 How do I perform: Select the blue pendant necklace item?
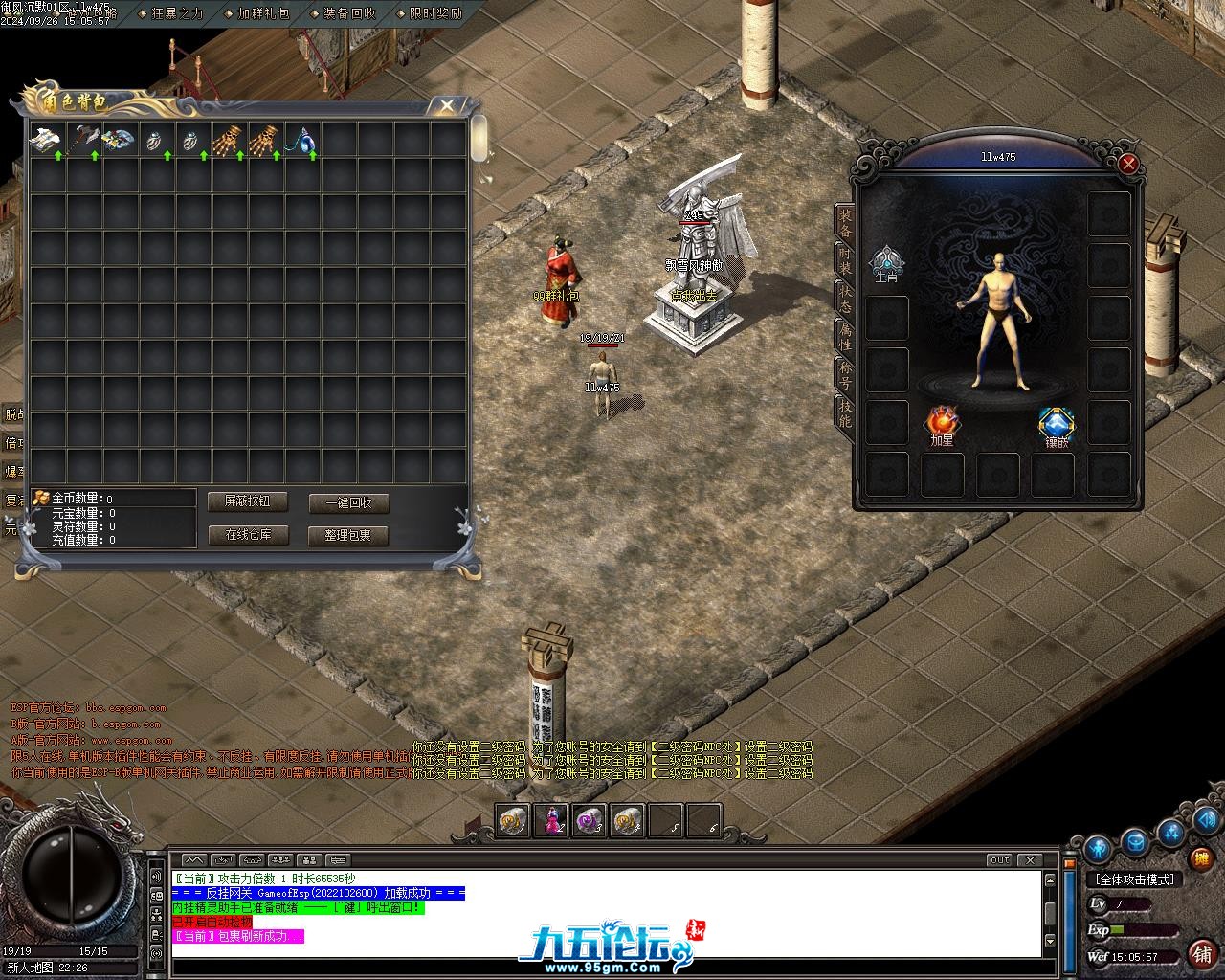coord(302,140)
